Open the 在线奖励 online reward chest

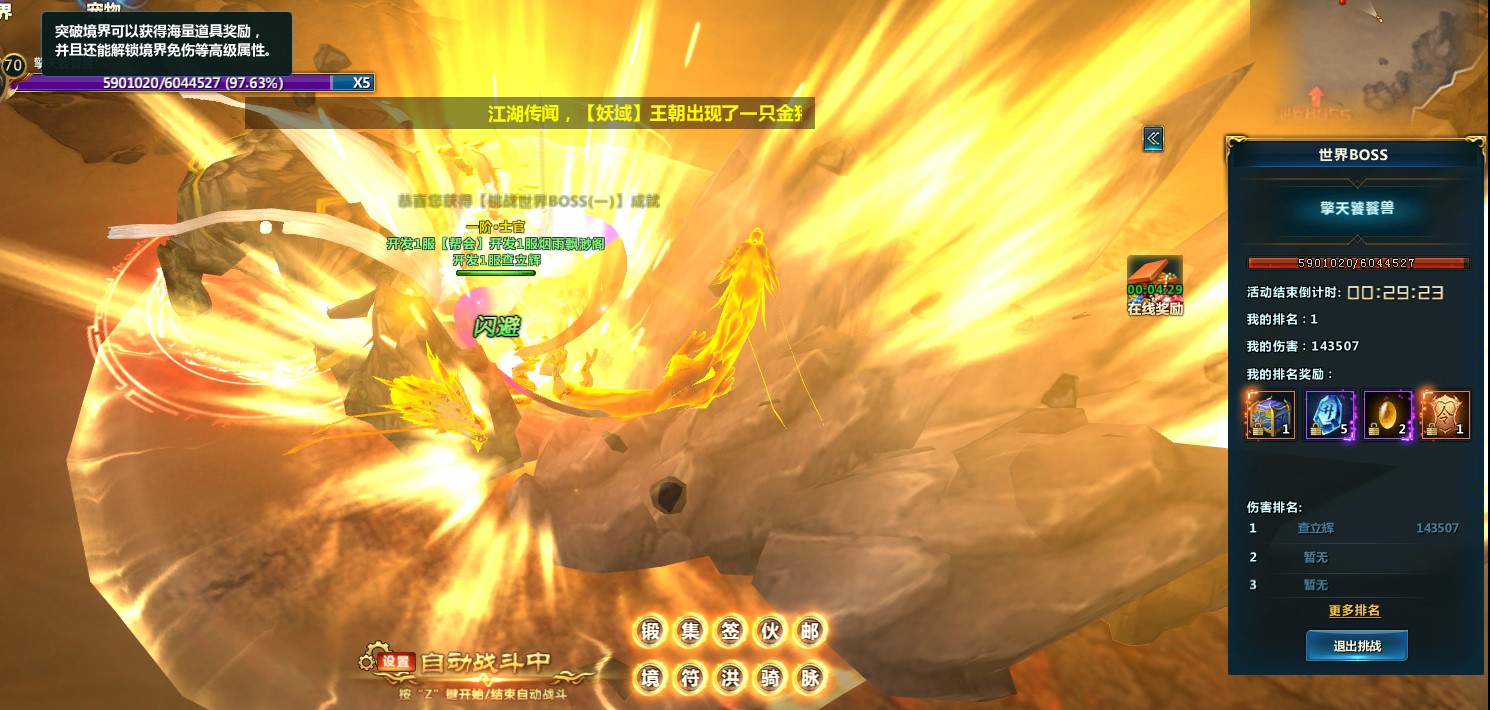[x=1155, y=282]
